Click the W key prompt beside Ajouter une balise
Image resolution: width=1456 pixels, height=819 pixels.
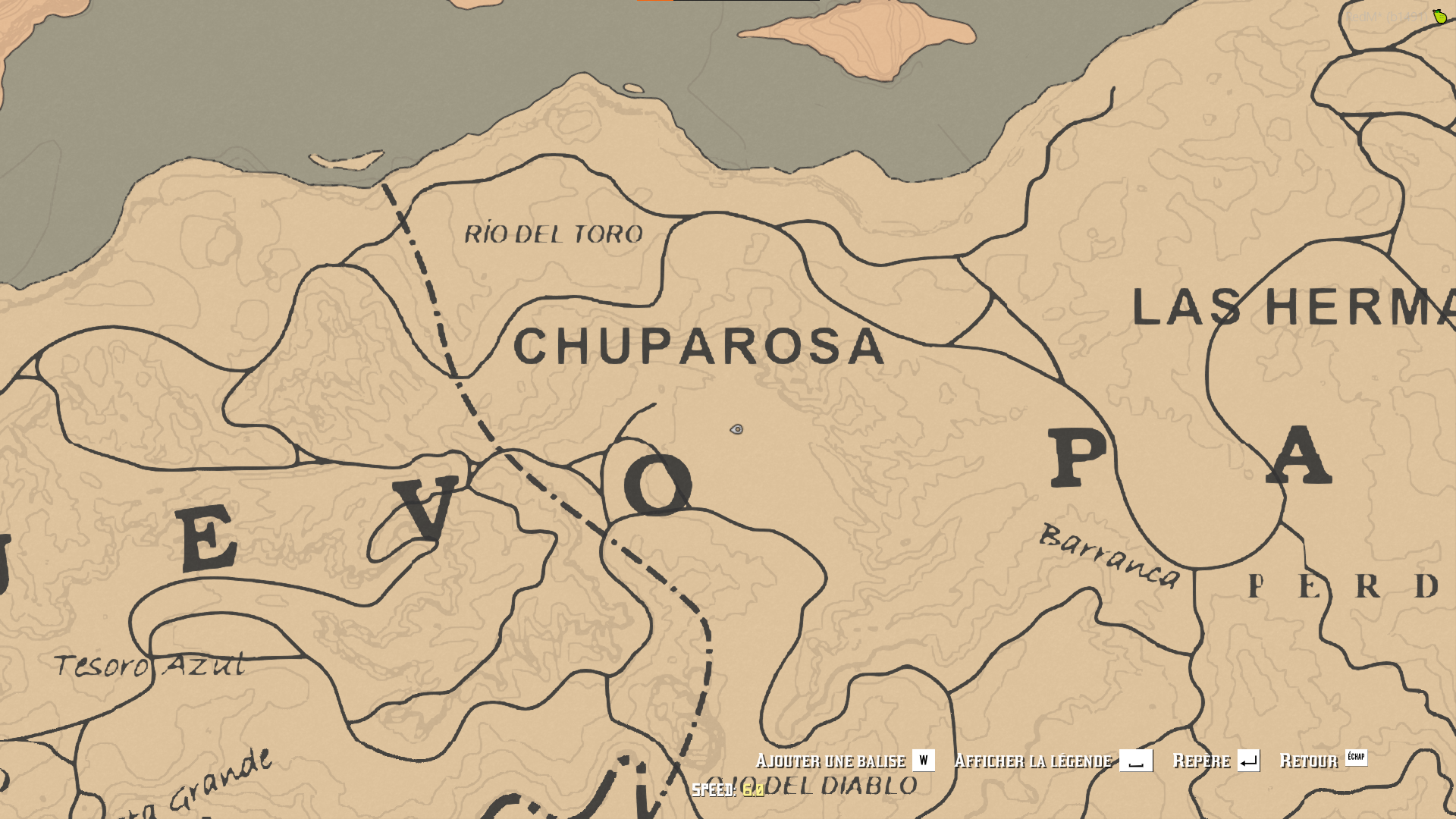pyautogui.click(x=923, y=760)
